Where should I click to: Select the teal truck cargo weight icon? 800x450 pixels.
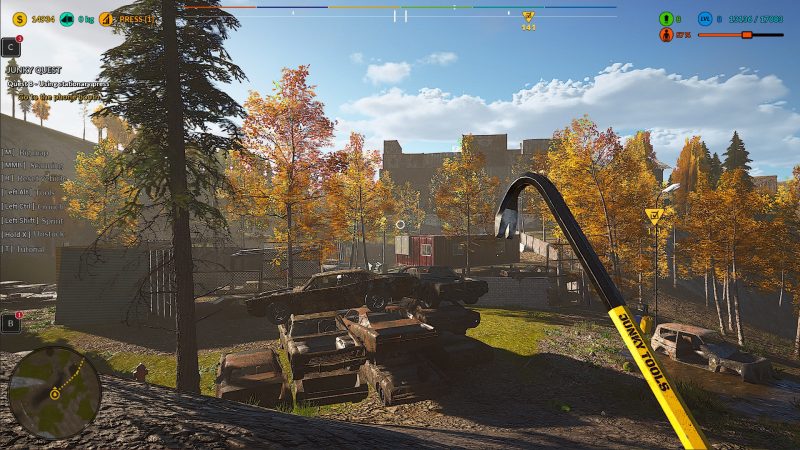click(66, 18)
